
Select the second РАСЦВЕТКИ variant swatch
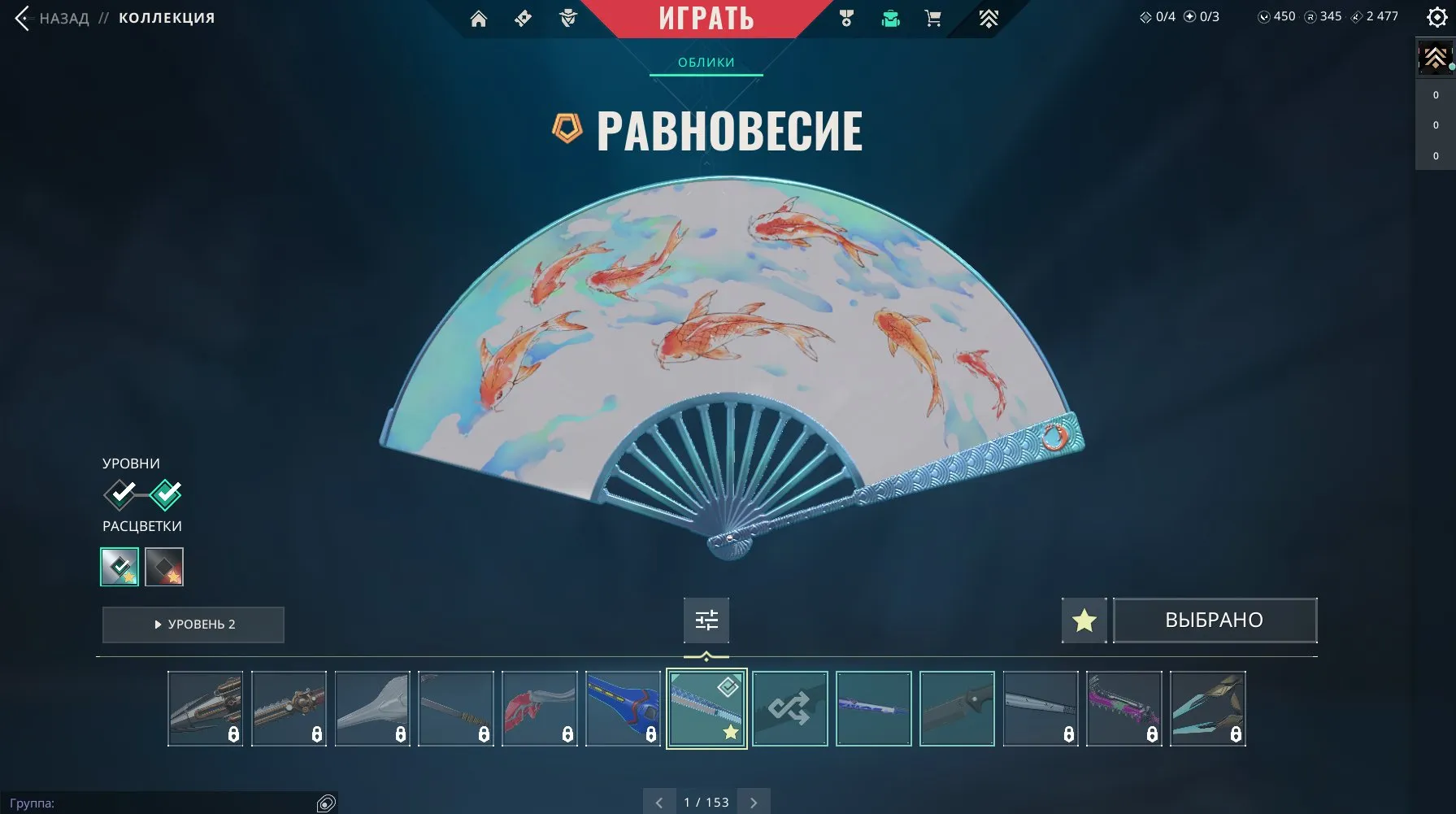[163, 567]
